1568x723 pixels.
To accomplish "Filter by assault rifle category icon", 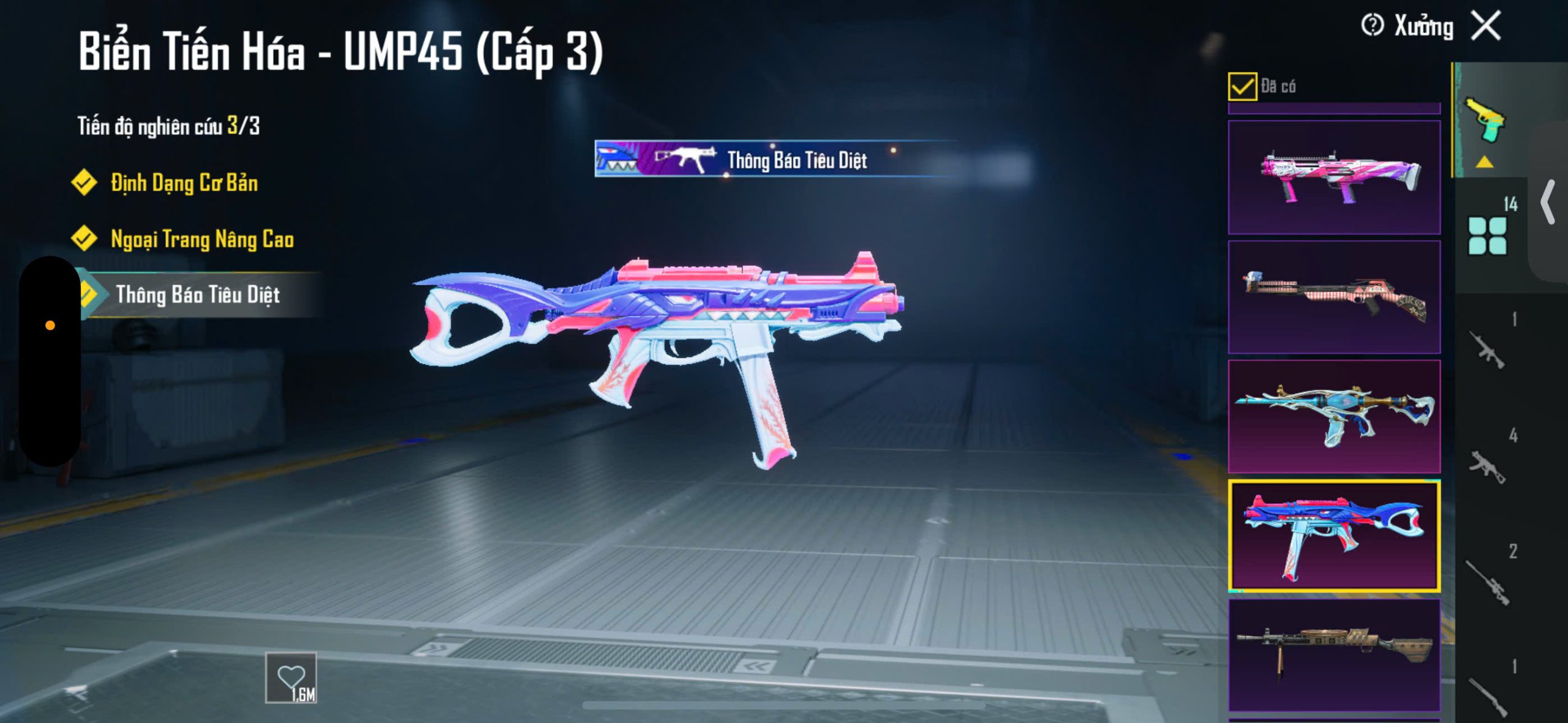I will pos(1487,350).
